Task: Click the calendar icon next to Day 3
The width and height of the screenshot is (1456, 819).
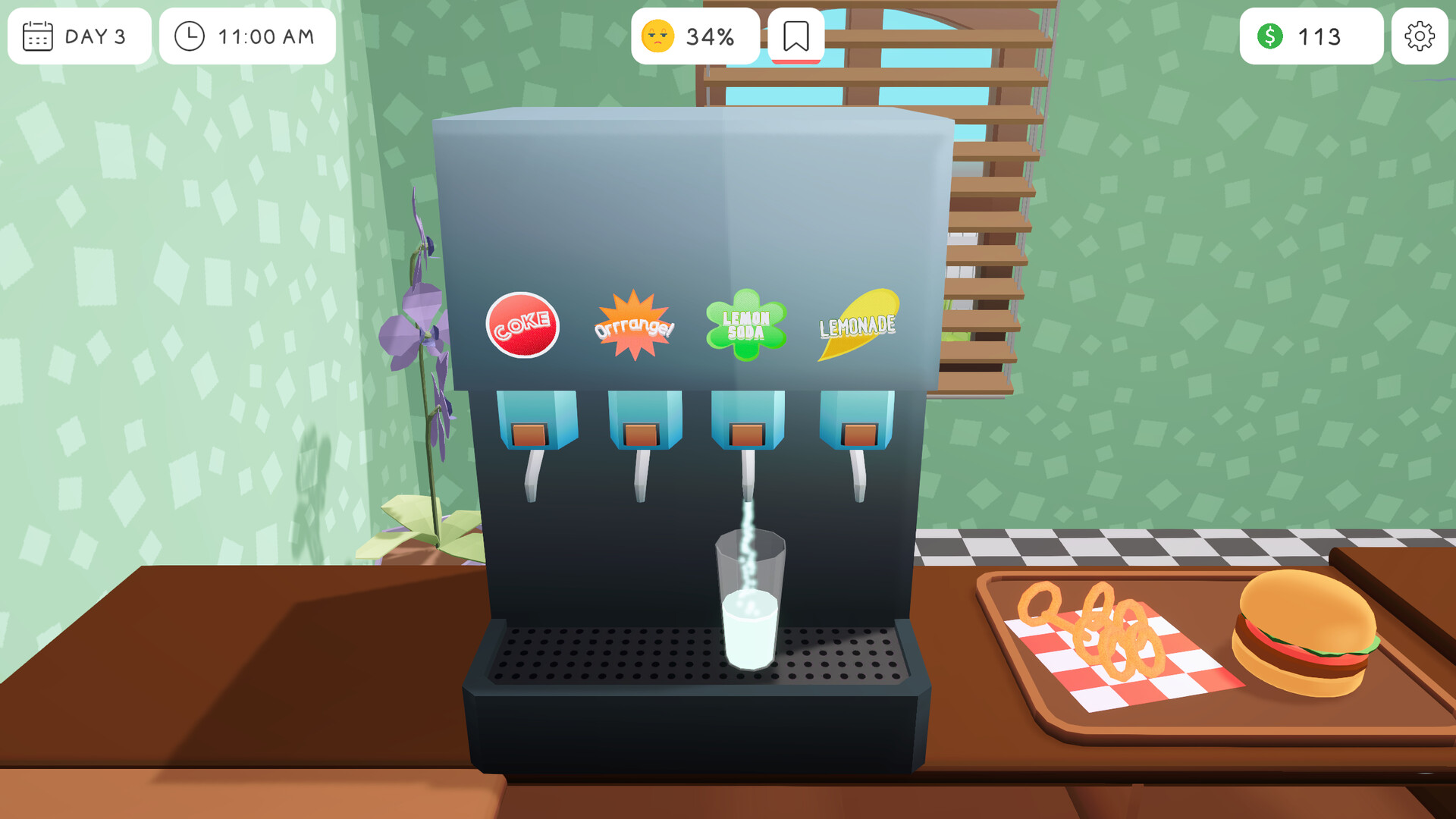Action: coord(37,36)
